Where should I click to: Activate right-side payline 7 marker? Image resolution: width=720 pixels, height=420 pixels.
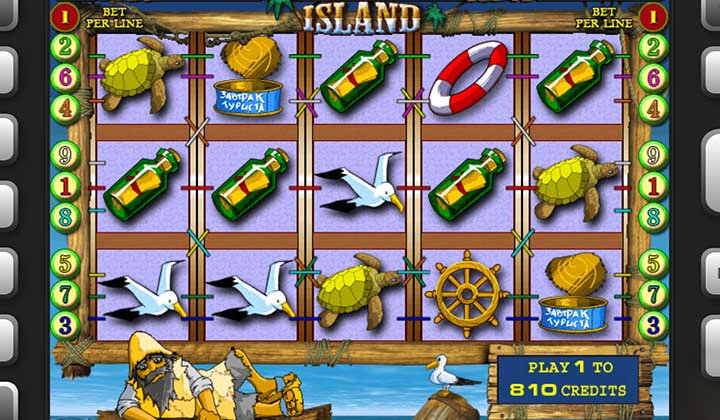[653, 294]
